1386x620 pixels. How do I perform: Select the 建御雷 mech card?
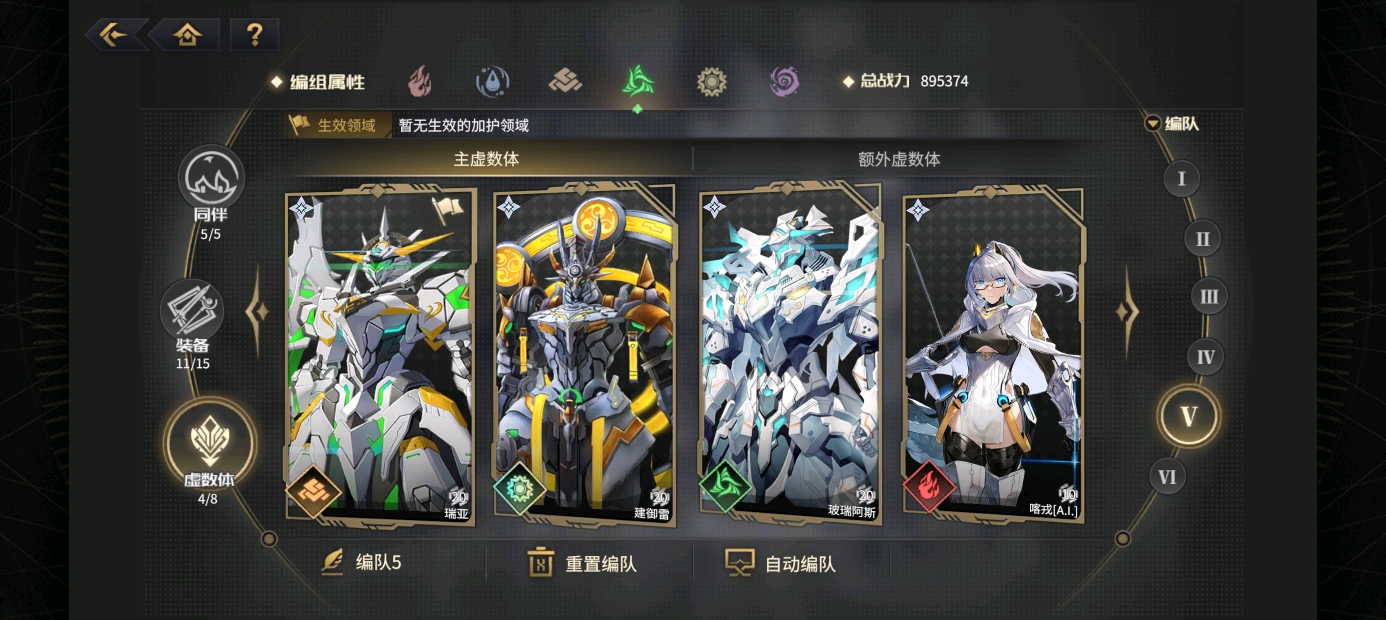point(585,355)
